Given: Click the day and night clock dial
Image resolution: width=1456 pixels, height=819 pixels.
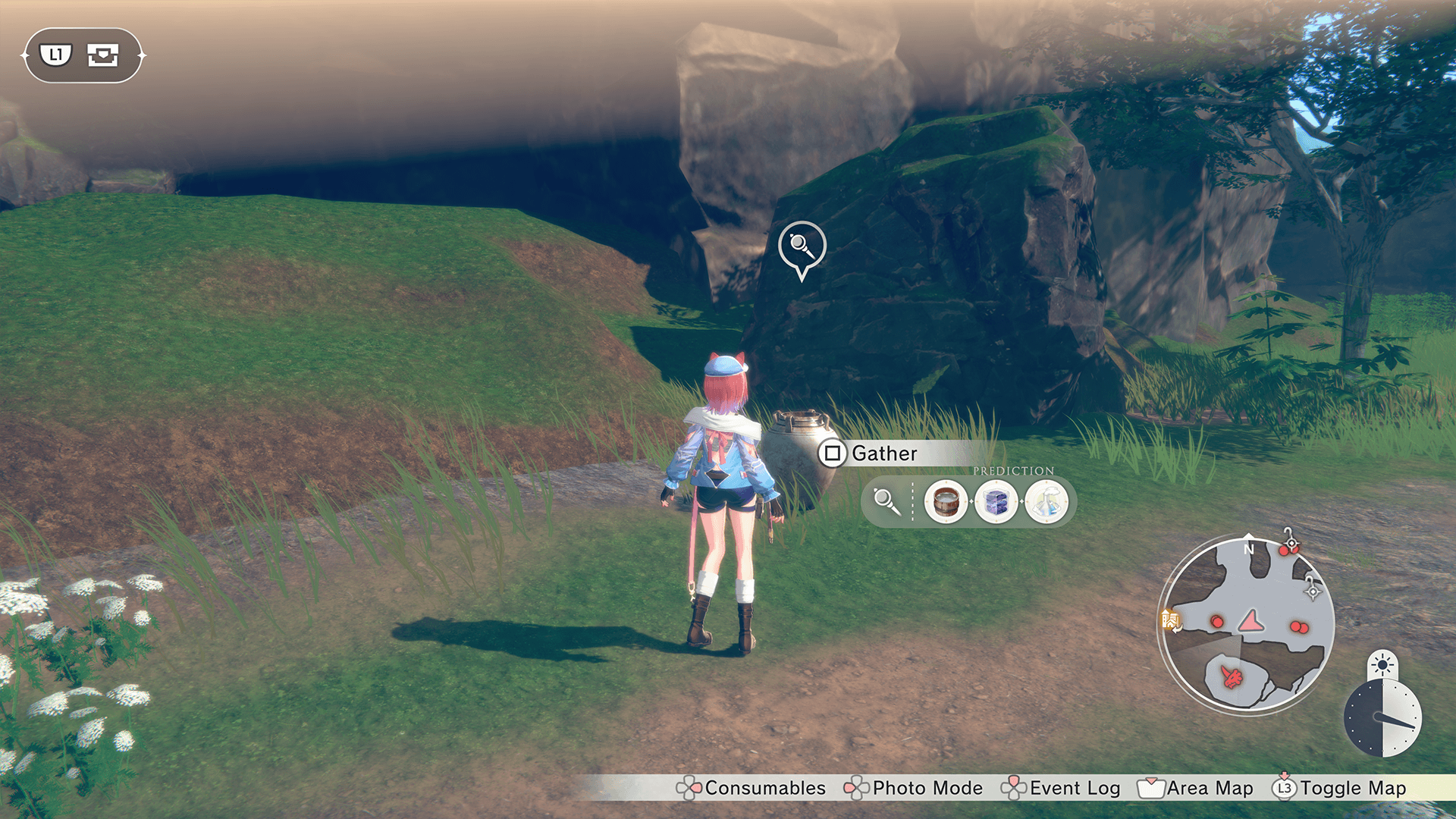Looking at the screenshot, I should 1382,717.
